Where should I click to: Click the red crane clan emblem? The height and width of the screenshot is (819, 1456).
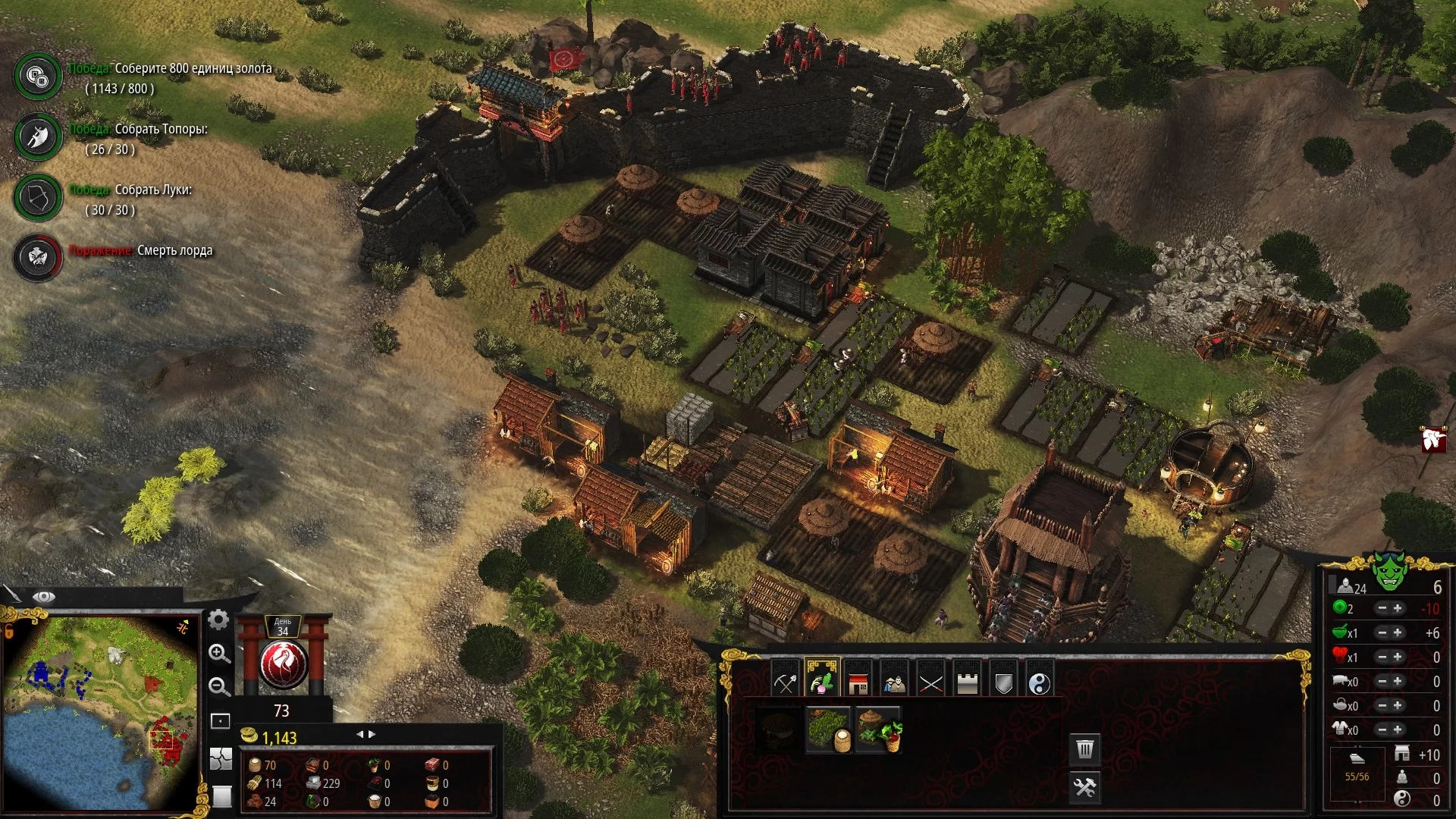pos(283,664)
